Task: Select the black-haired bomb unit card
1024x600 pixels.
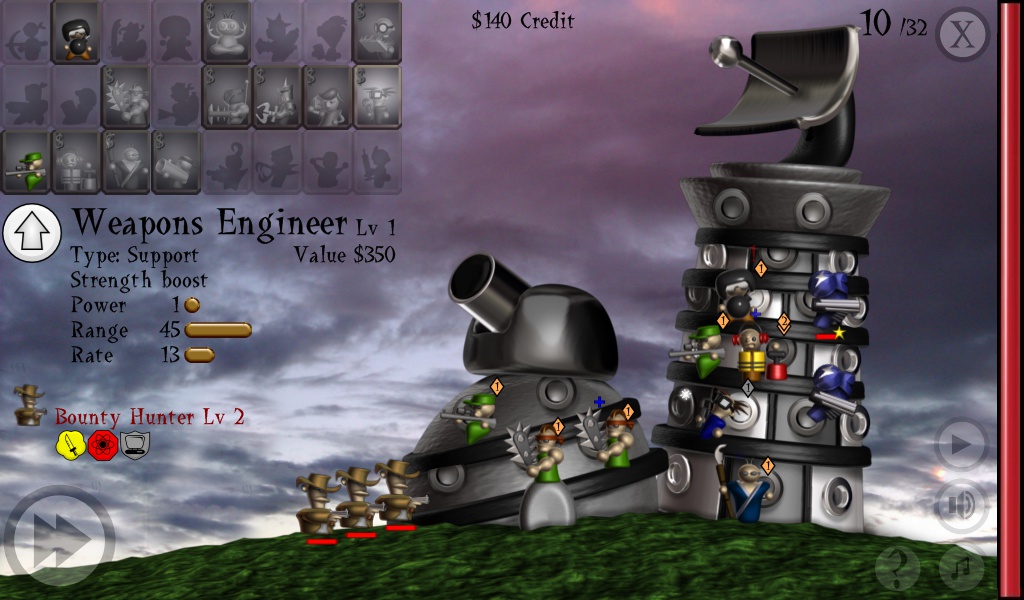Action: pyautogui.click(x=75, y=32)
